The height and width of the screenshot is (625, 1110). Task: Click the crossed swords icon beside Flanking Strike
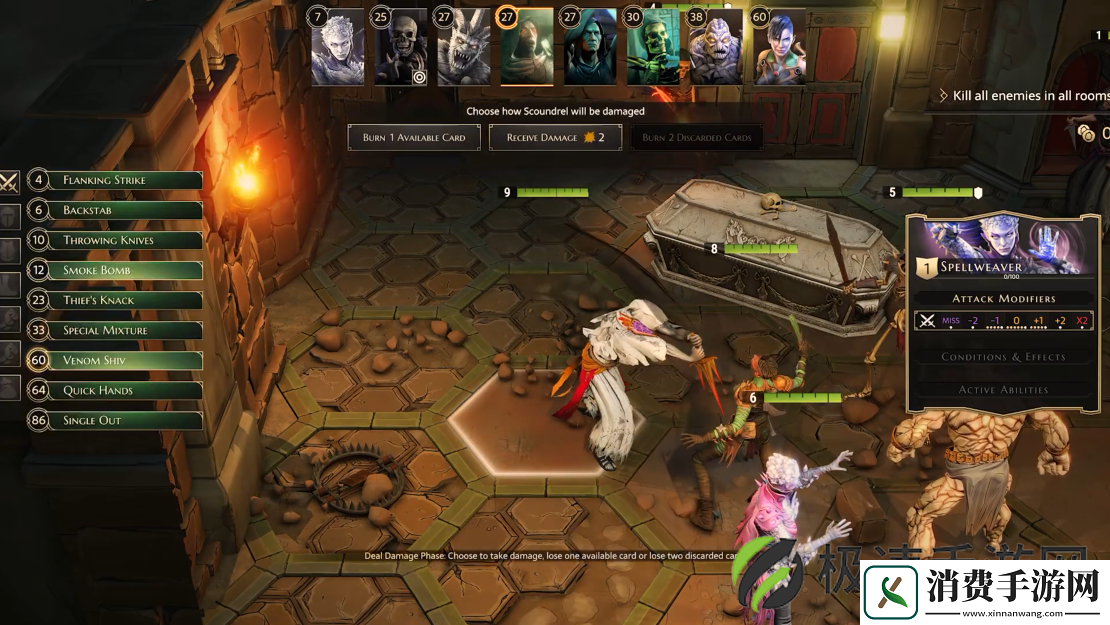coord(9,182)
